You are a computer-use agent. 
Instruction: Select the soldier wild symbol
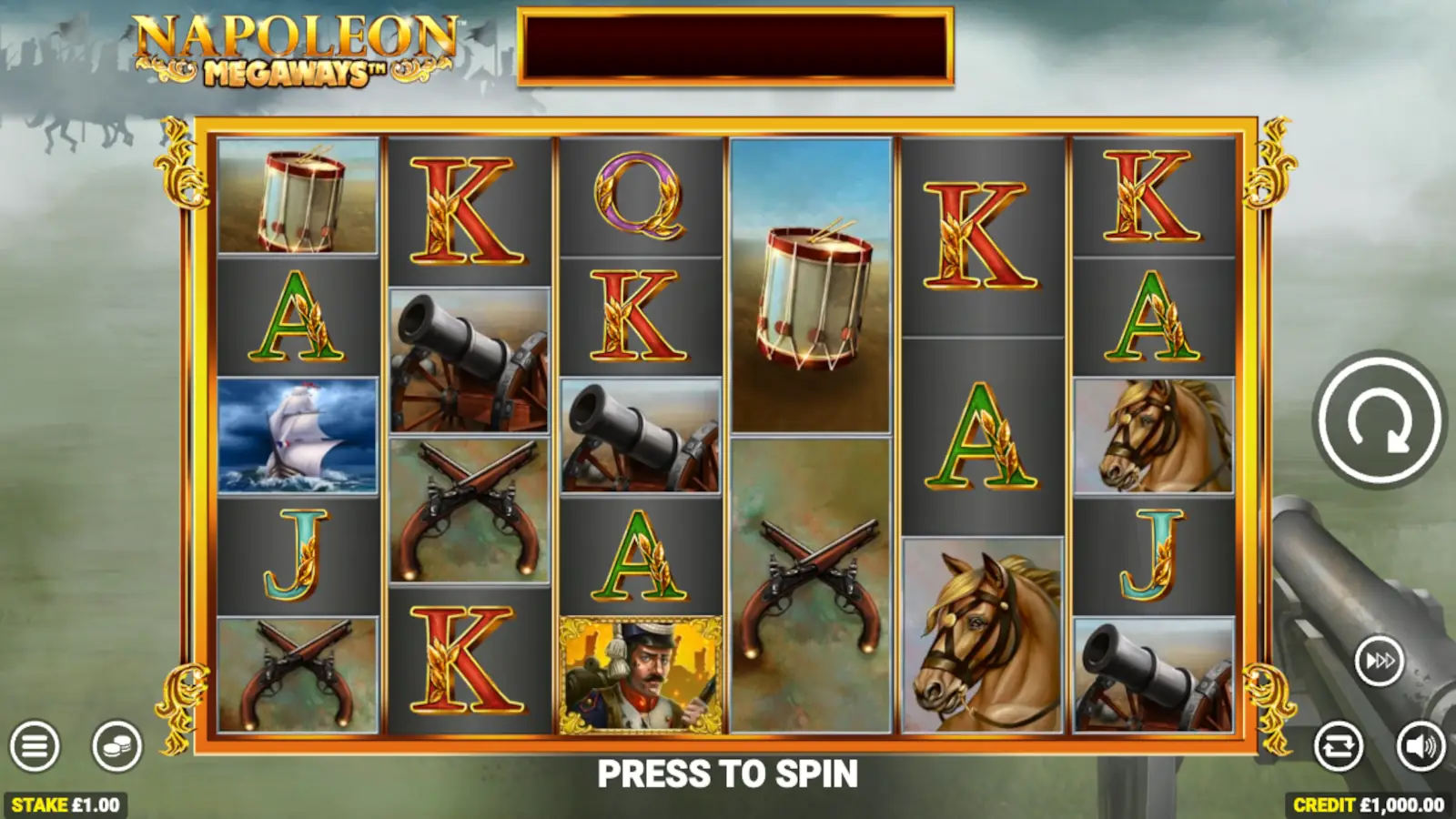(x=641, y=675)
